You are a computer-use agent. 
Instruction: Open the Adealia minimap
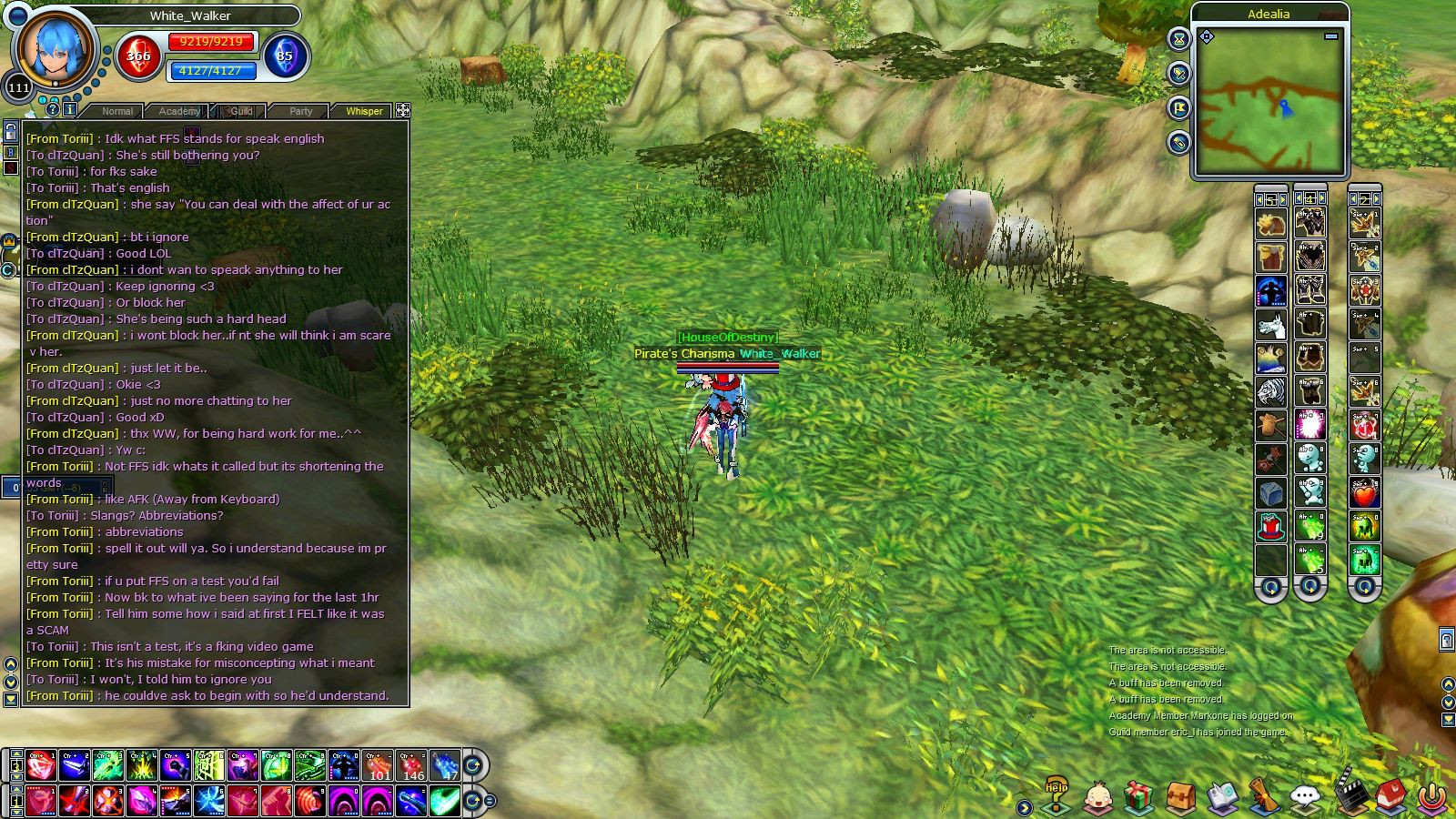1269,102
